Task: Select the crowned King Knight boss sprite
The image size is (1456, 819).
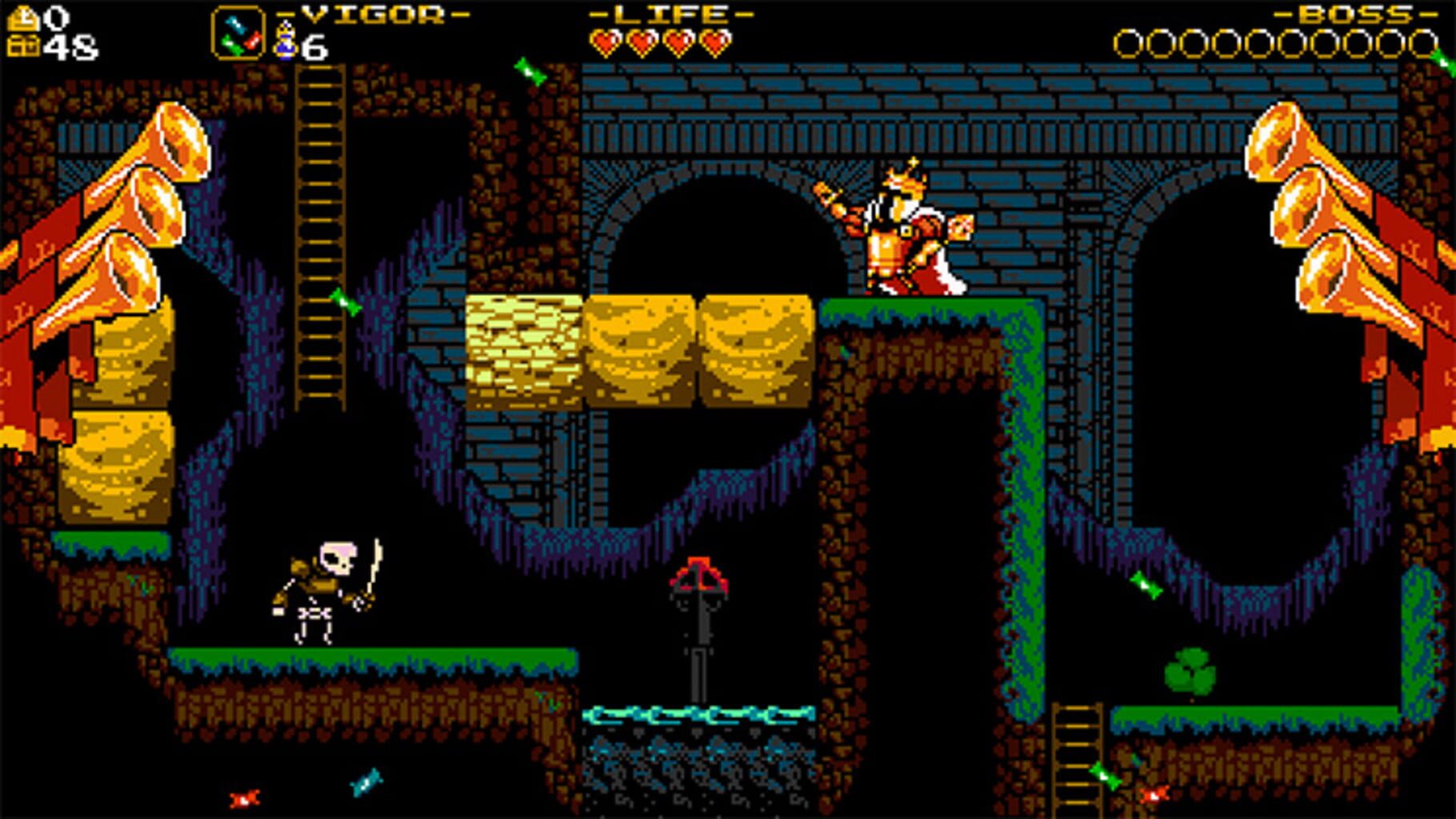Action: (904, 232)
